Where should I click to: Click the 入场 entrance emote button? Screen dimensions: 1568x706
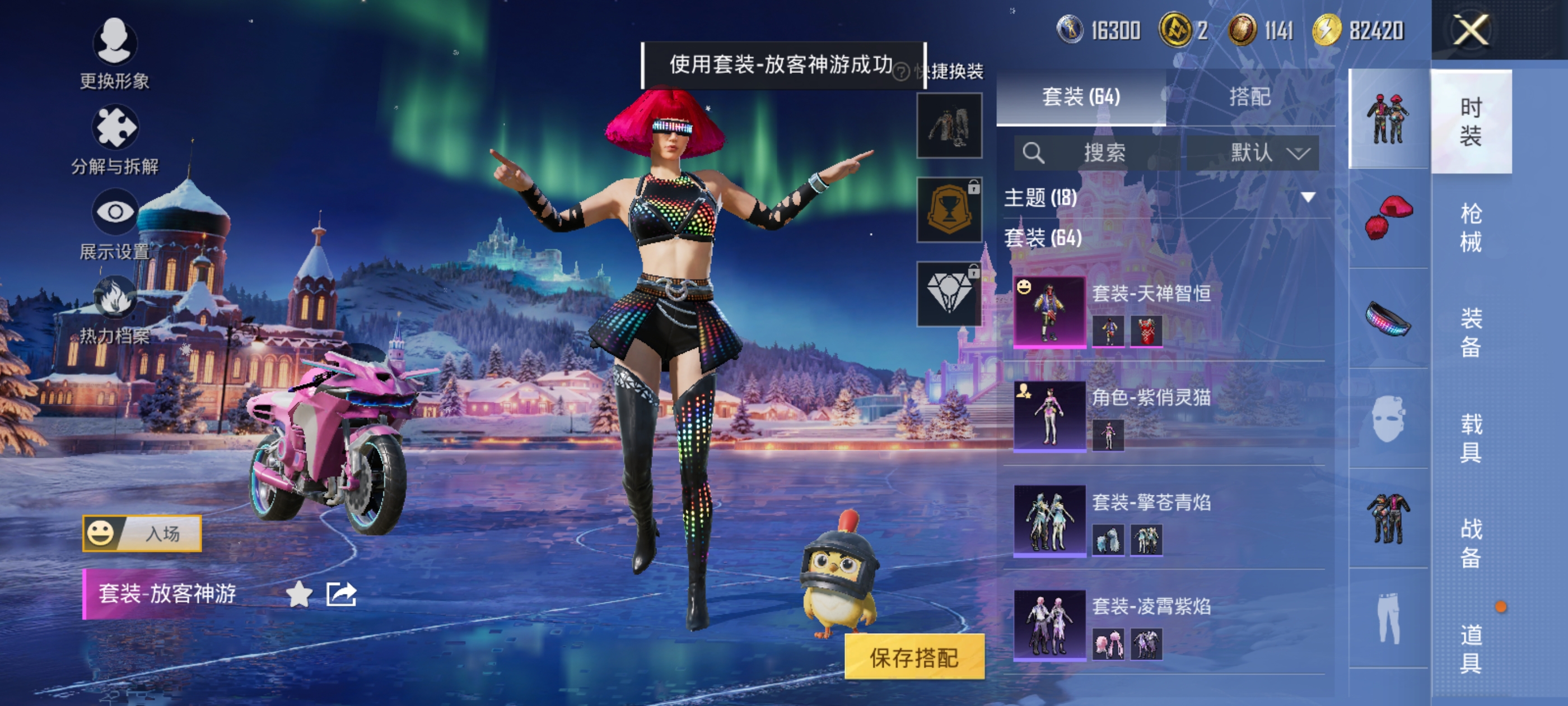coord(142,533)
